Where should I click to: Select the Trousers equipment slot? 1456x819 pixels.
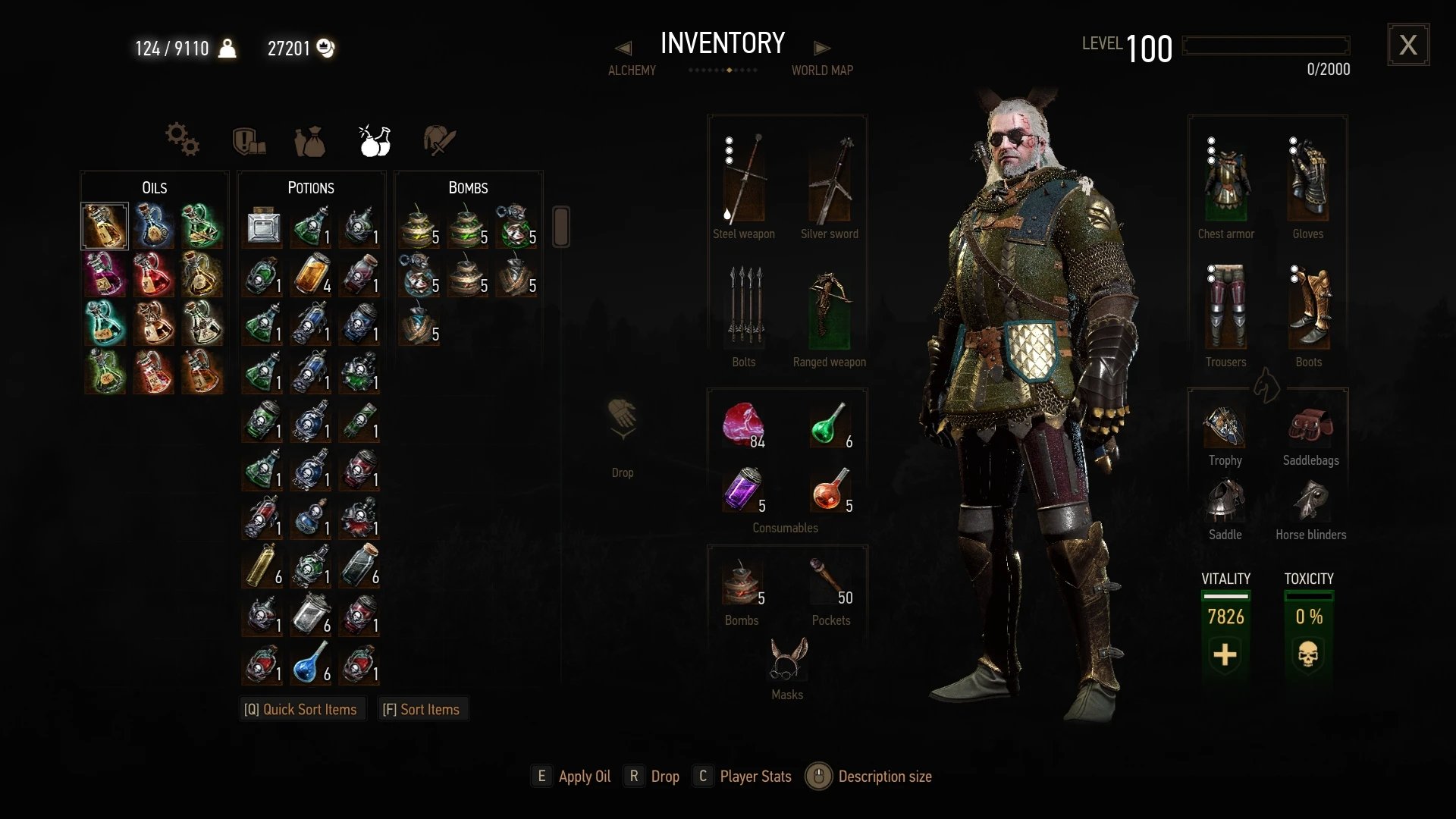[x=1225, y=307]
